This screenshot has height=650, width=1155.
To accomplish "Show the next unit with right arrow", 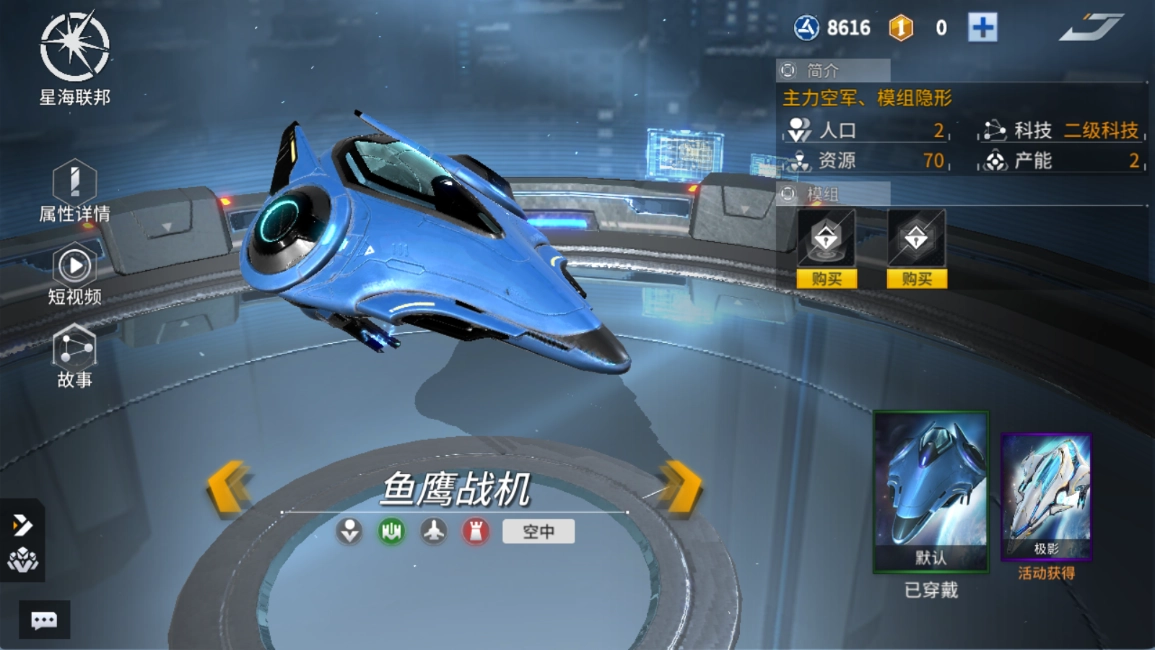I will [681, 488].
